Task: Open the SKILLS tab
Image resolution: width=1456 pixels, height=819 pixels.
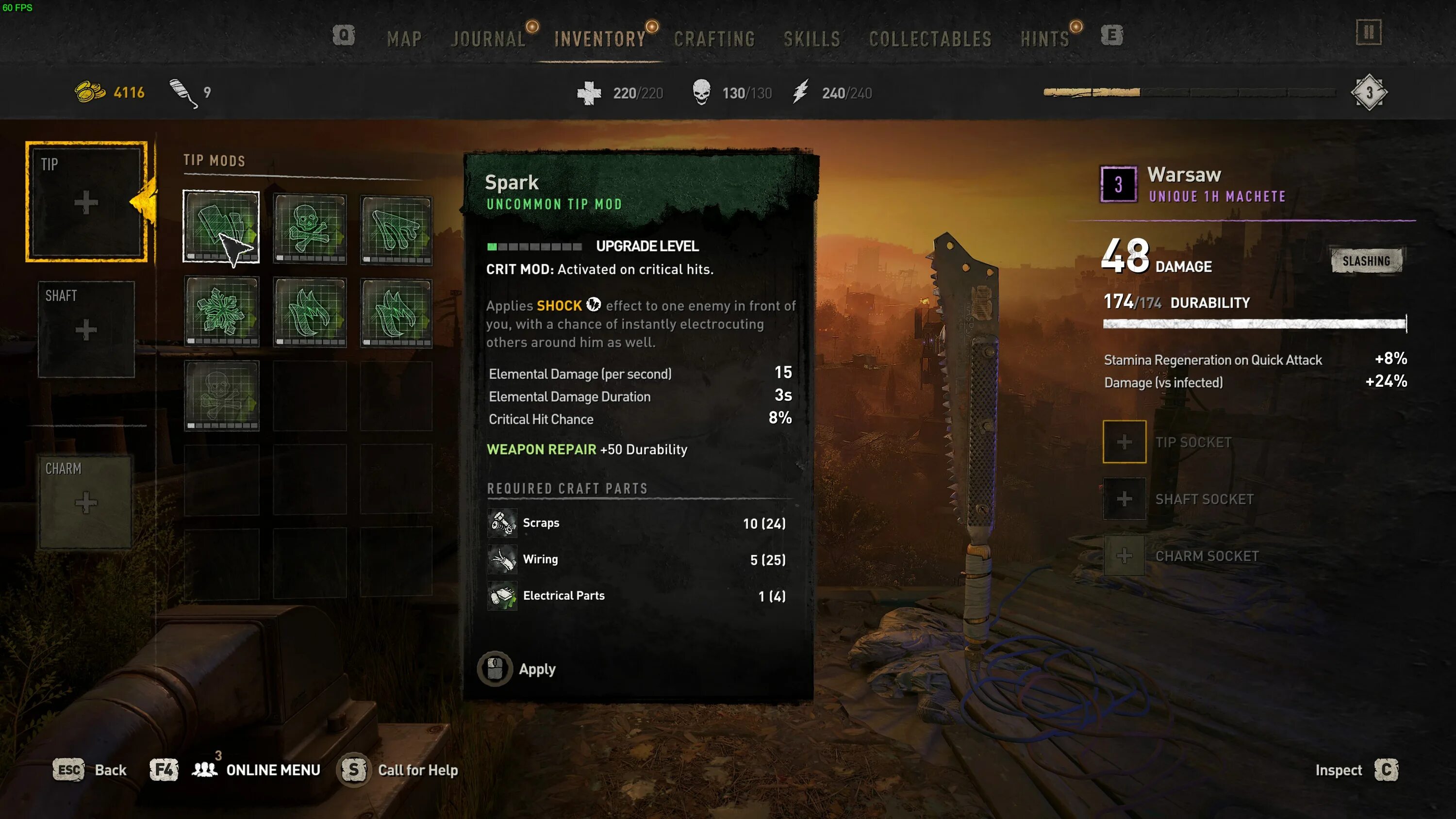Action: pyautogui.click(x=811, y=39)
